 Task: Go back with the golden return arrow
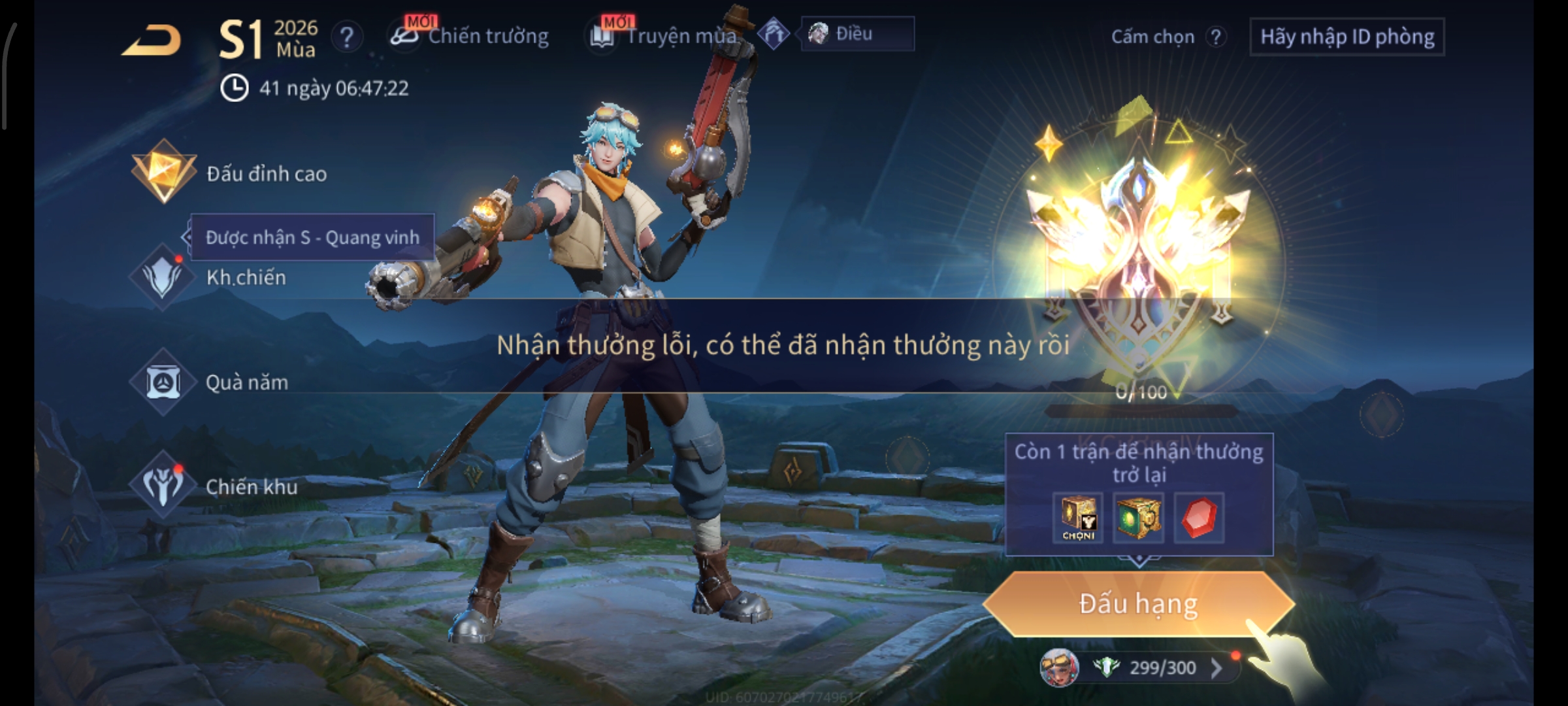pyautogui.click(x=152, y=41)
